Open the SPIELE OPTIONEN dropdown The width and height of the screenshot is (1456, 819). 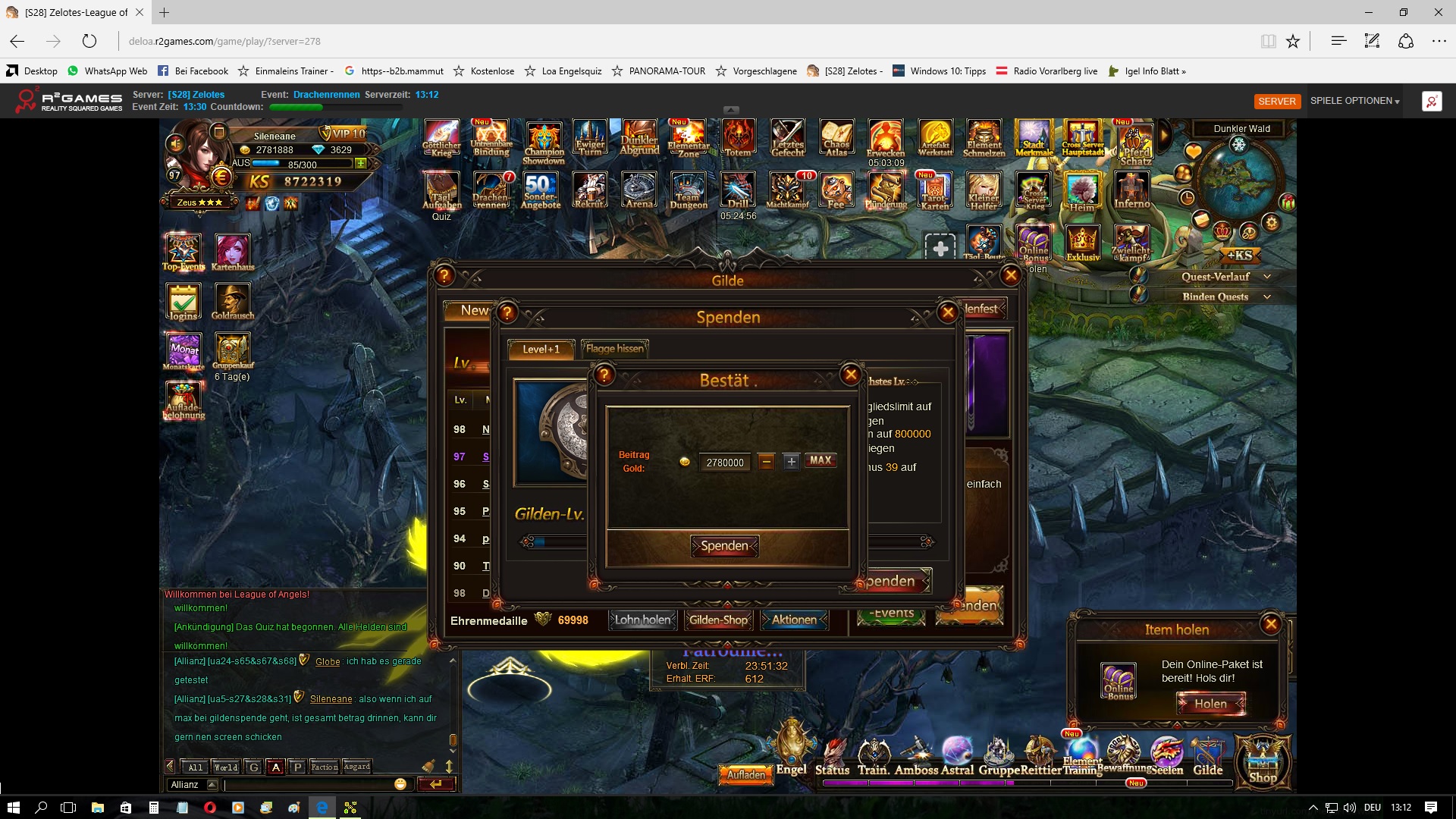pos(1354,101)
